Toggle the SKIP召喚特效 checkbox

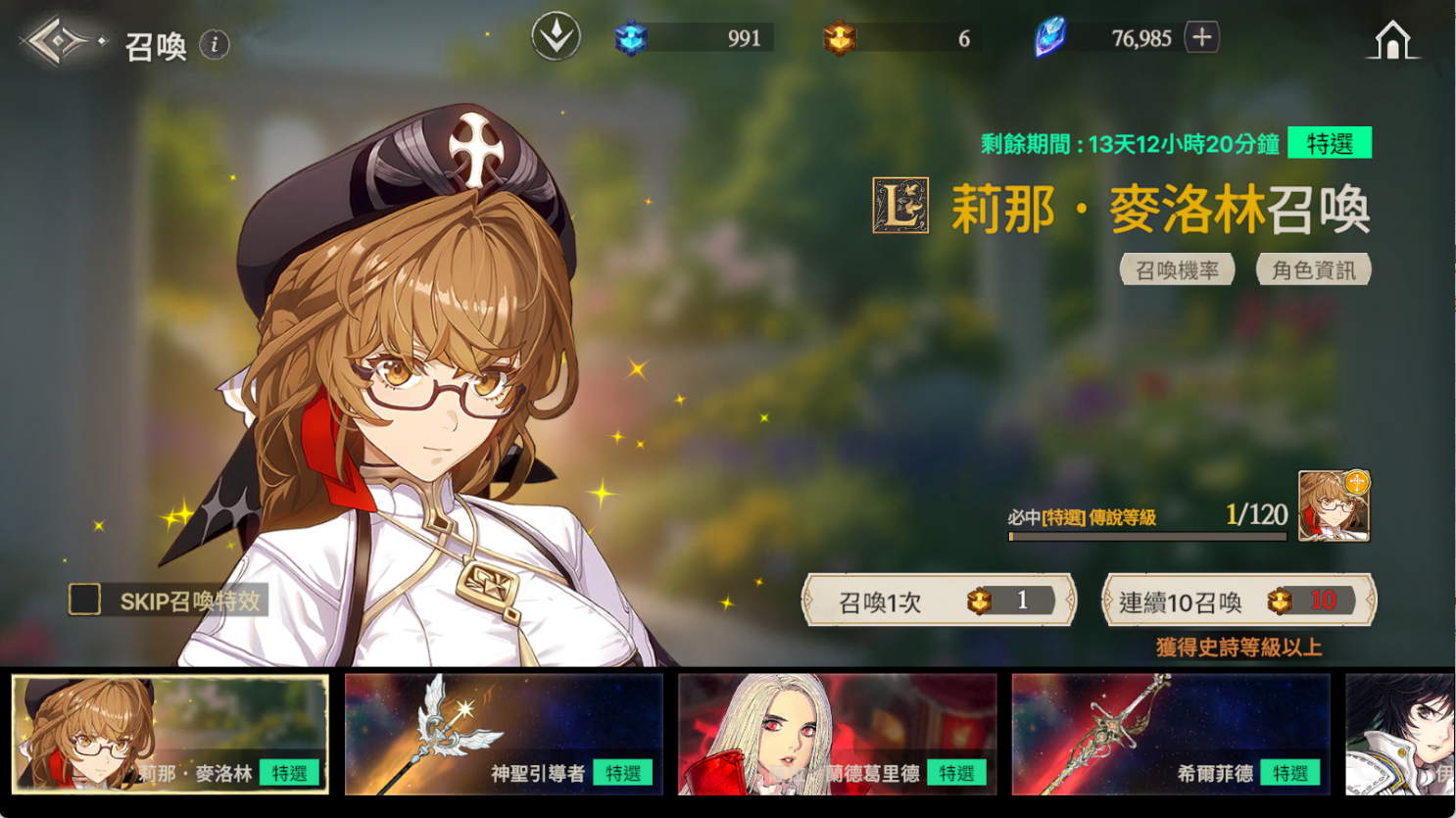click(x=85, y=600)
